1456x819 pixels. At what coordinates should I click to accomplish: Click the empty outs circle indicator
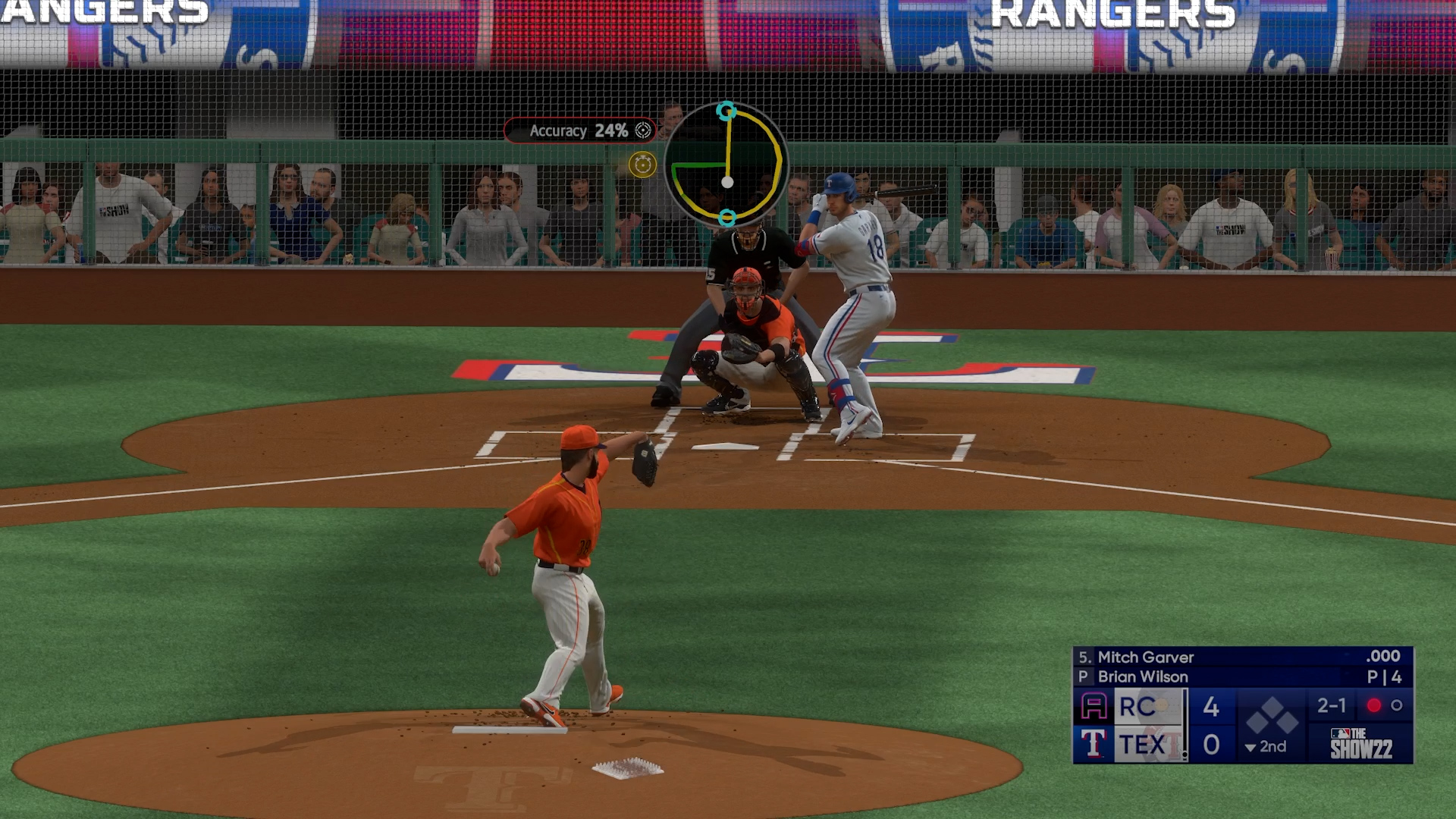pyautogui.click(x=1398, y=706)
